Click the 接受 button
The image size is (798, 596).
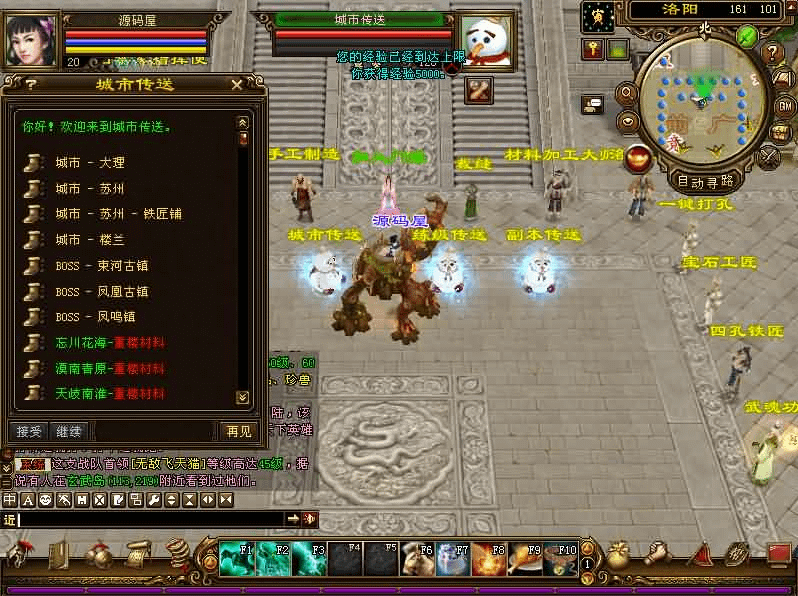click(30, 431)
